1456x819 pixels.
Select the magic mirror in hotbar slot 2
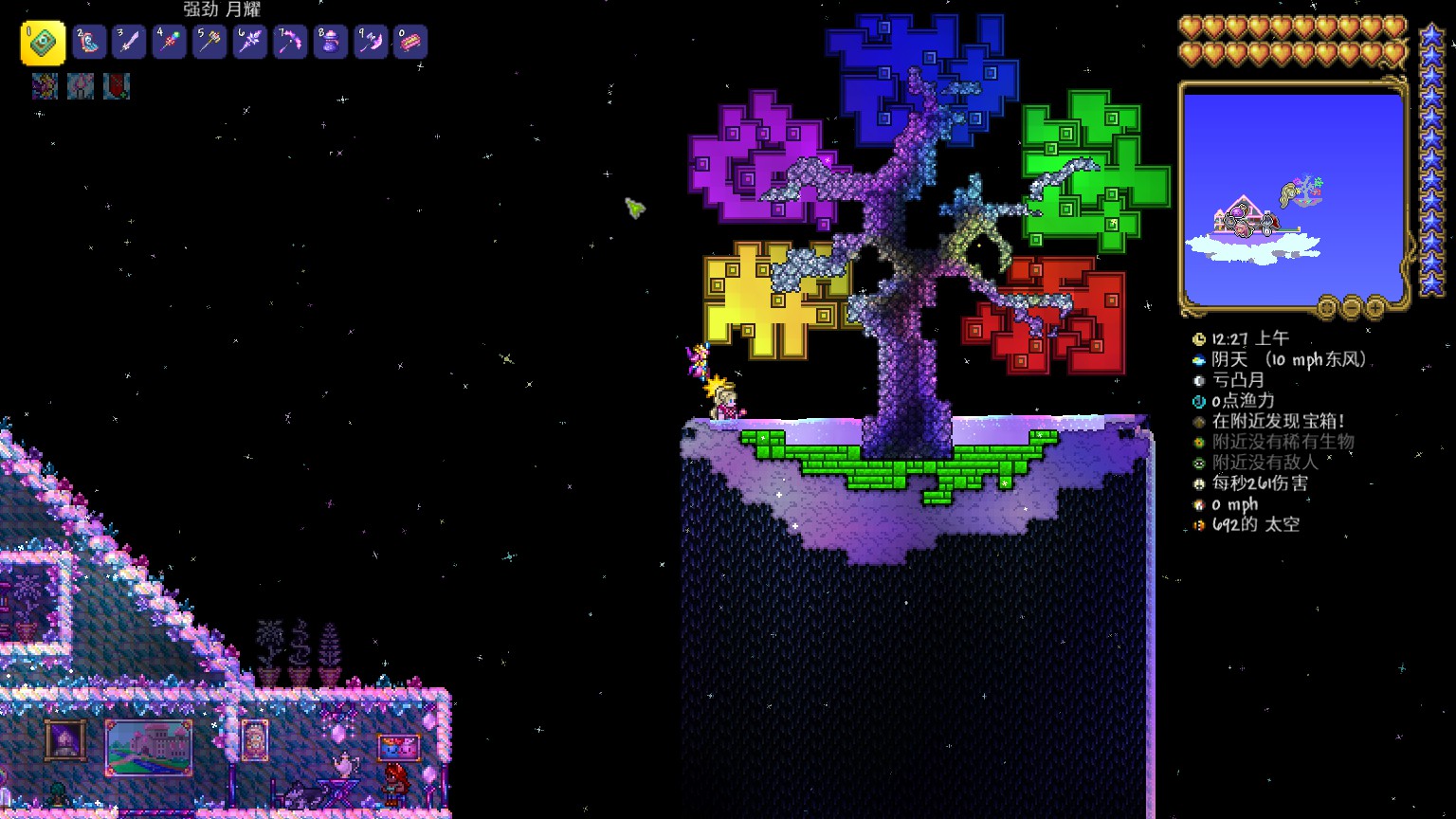[90, 43]
